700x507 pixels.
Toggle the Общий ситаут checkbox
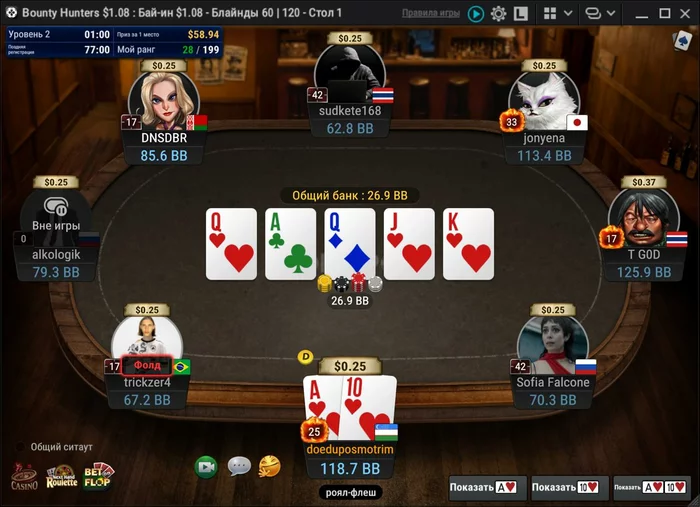21,447
